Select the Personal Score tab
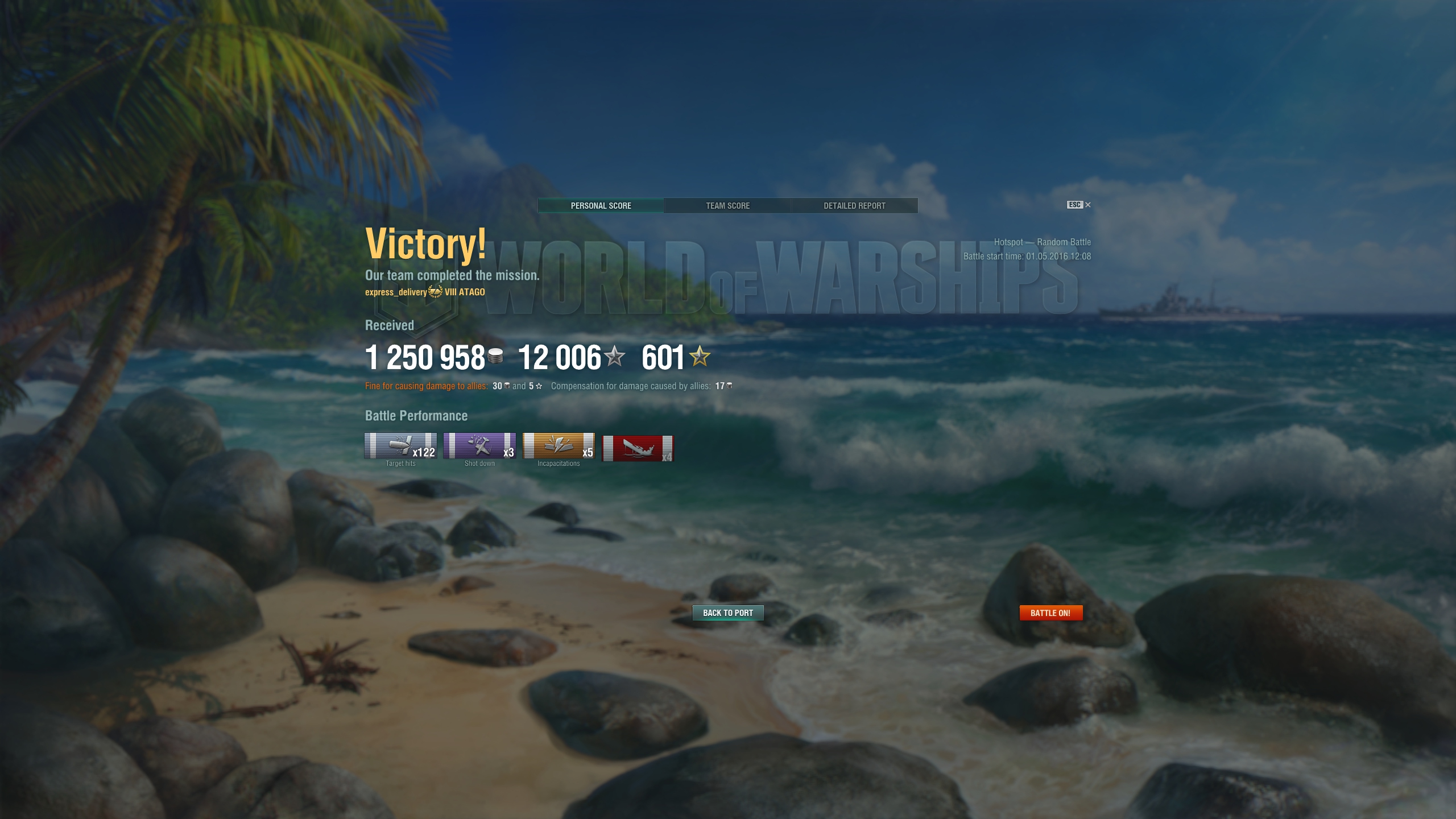 601,205
